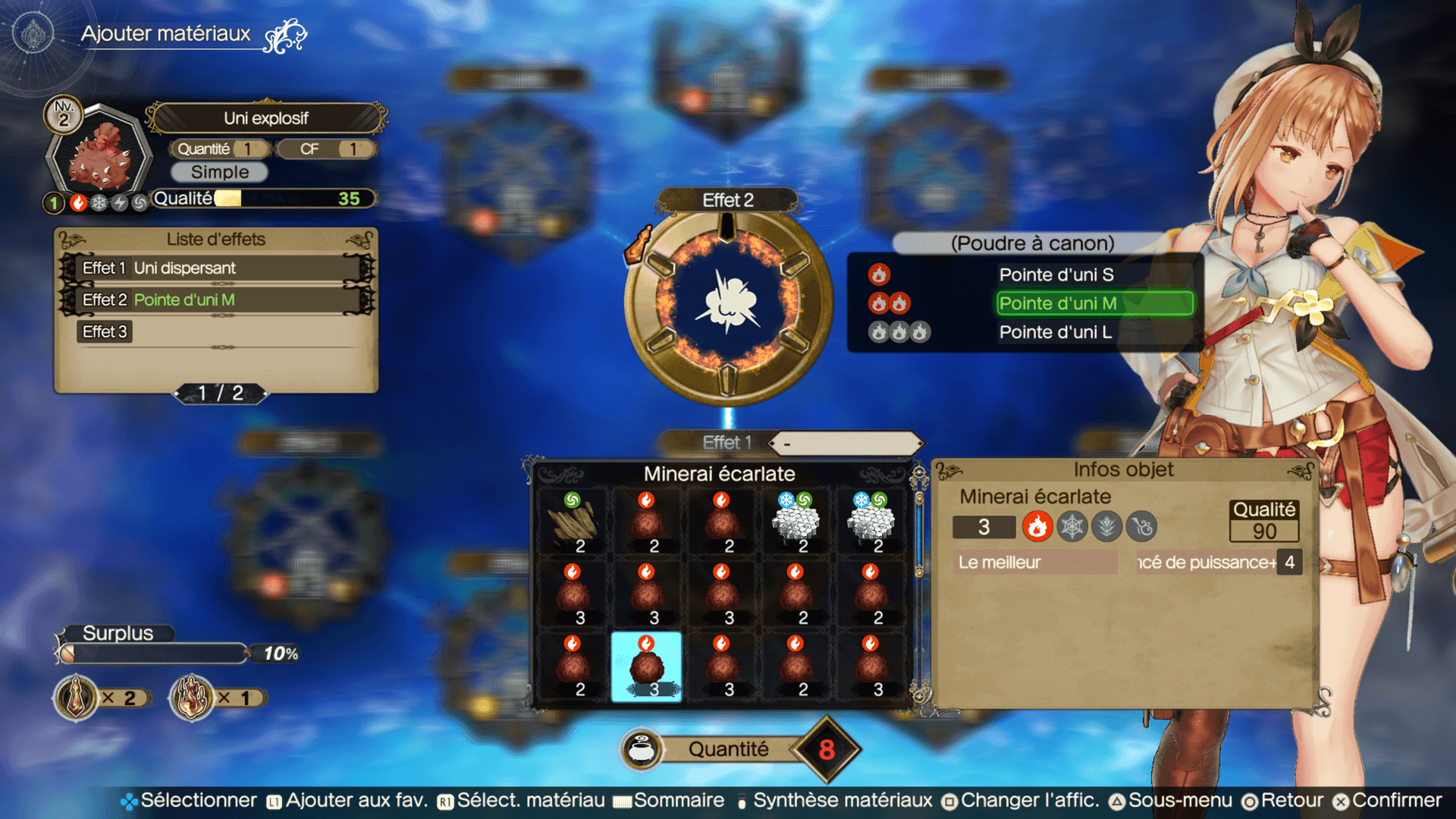Flip the effects list page indicator 1/2
This screenshot has height=819, width=1456.
[221, 393]
